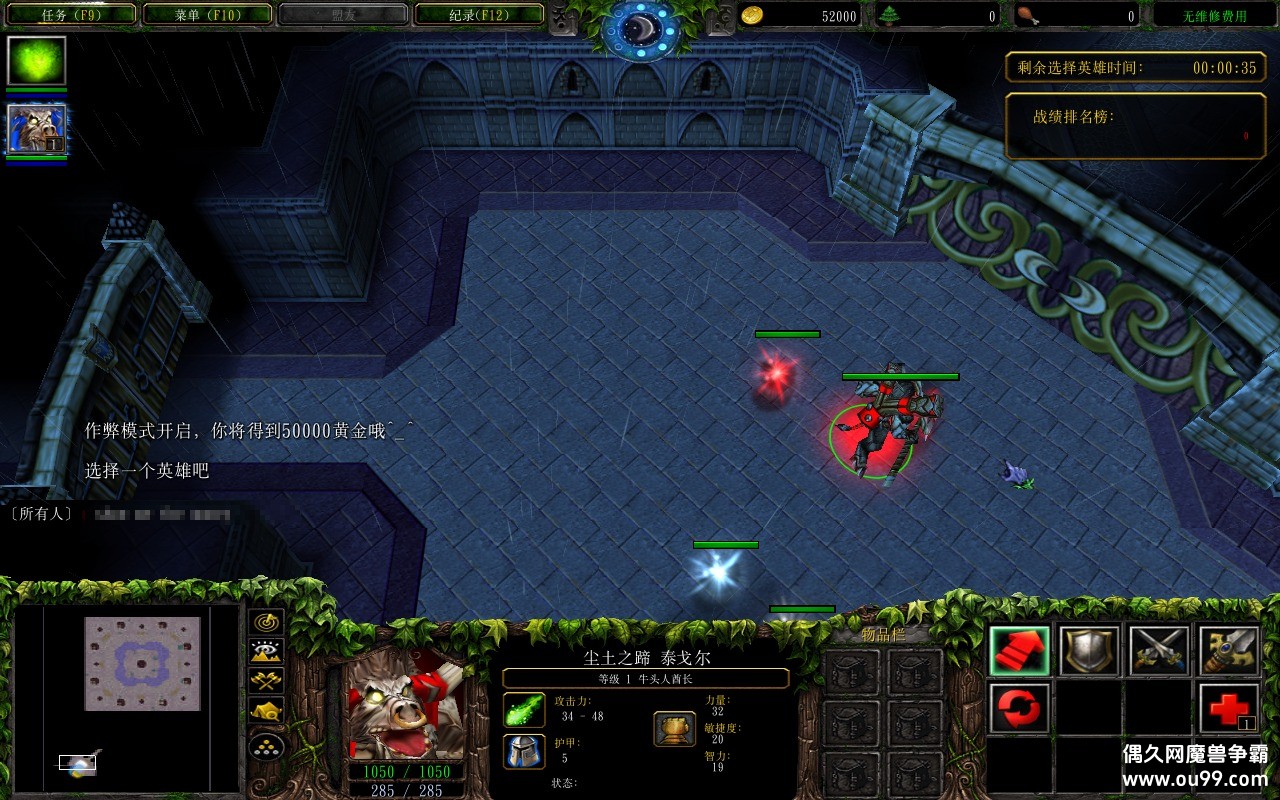This screenshot has width=1280, height=800.
Task: Open hero abilities with the red cross
Action: click(1229, 709)
